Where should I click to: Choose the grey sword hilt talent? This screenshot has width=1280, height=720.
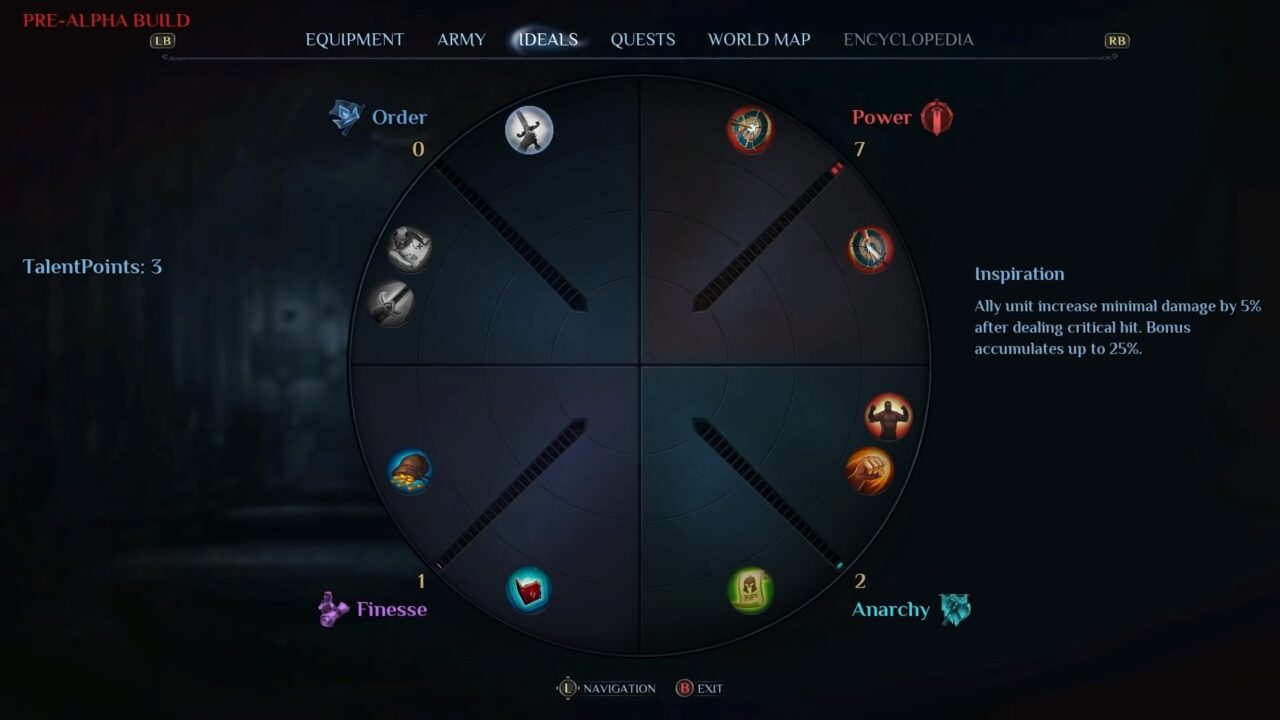point(390,302)
